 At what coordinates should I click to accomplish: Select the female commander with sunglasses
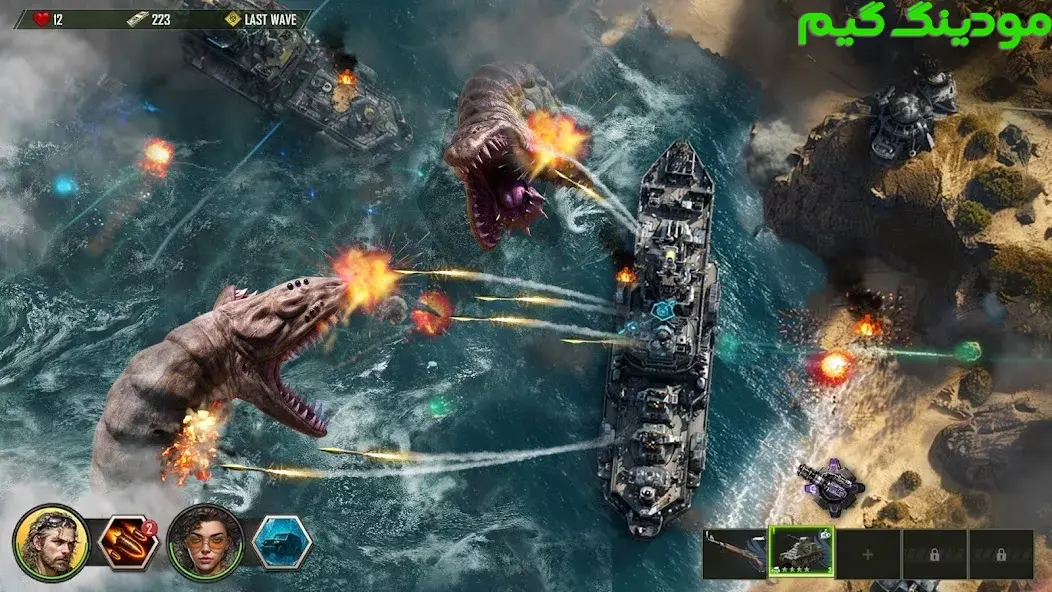pyautogui.click(x=205, y=543)
